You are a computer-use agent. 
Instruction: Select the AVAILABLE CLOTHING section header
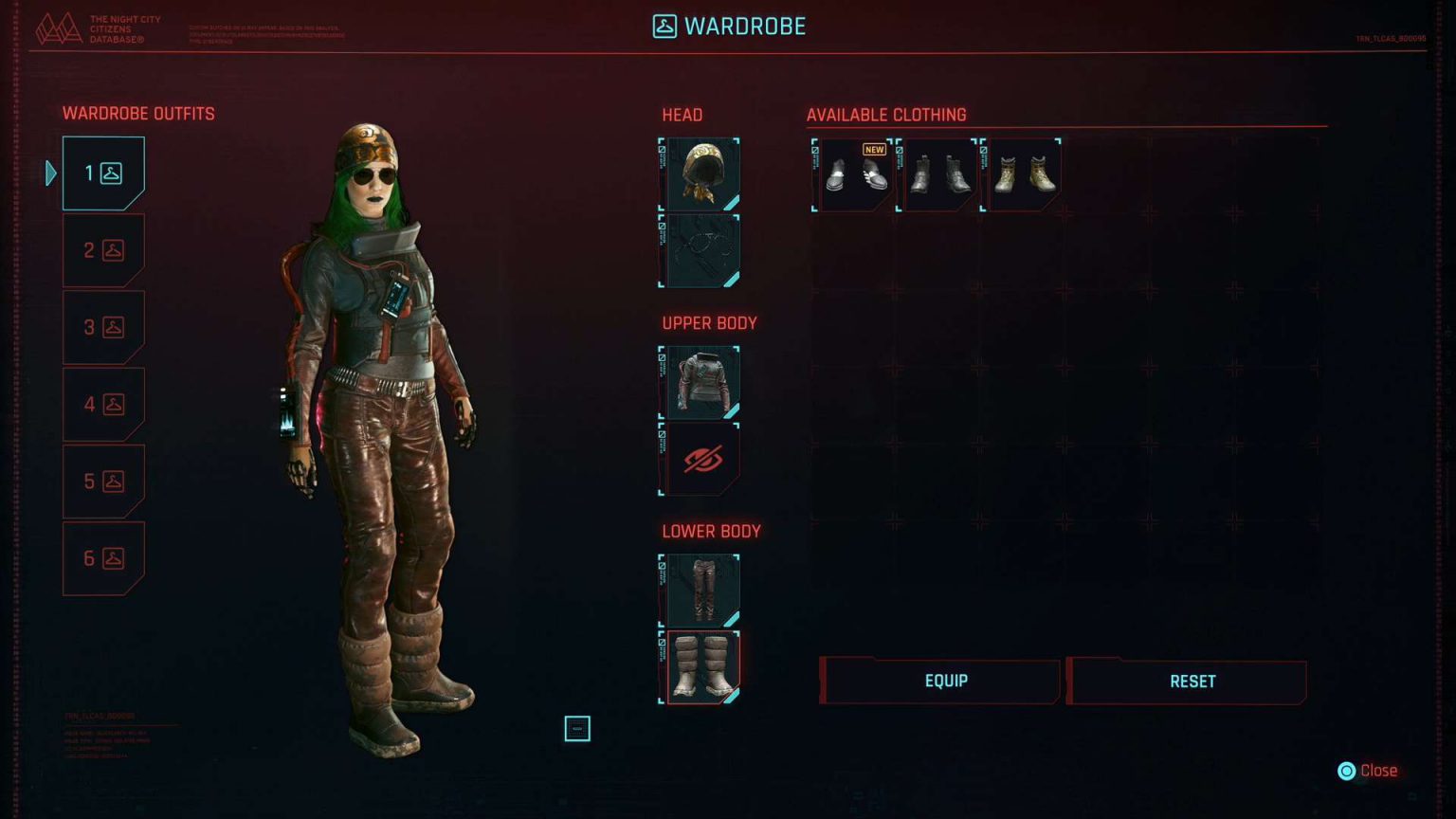(885, 115)
